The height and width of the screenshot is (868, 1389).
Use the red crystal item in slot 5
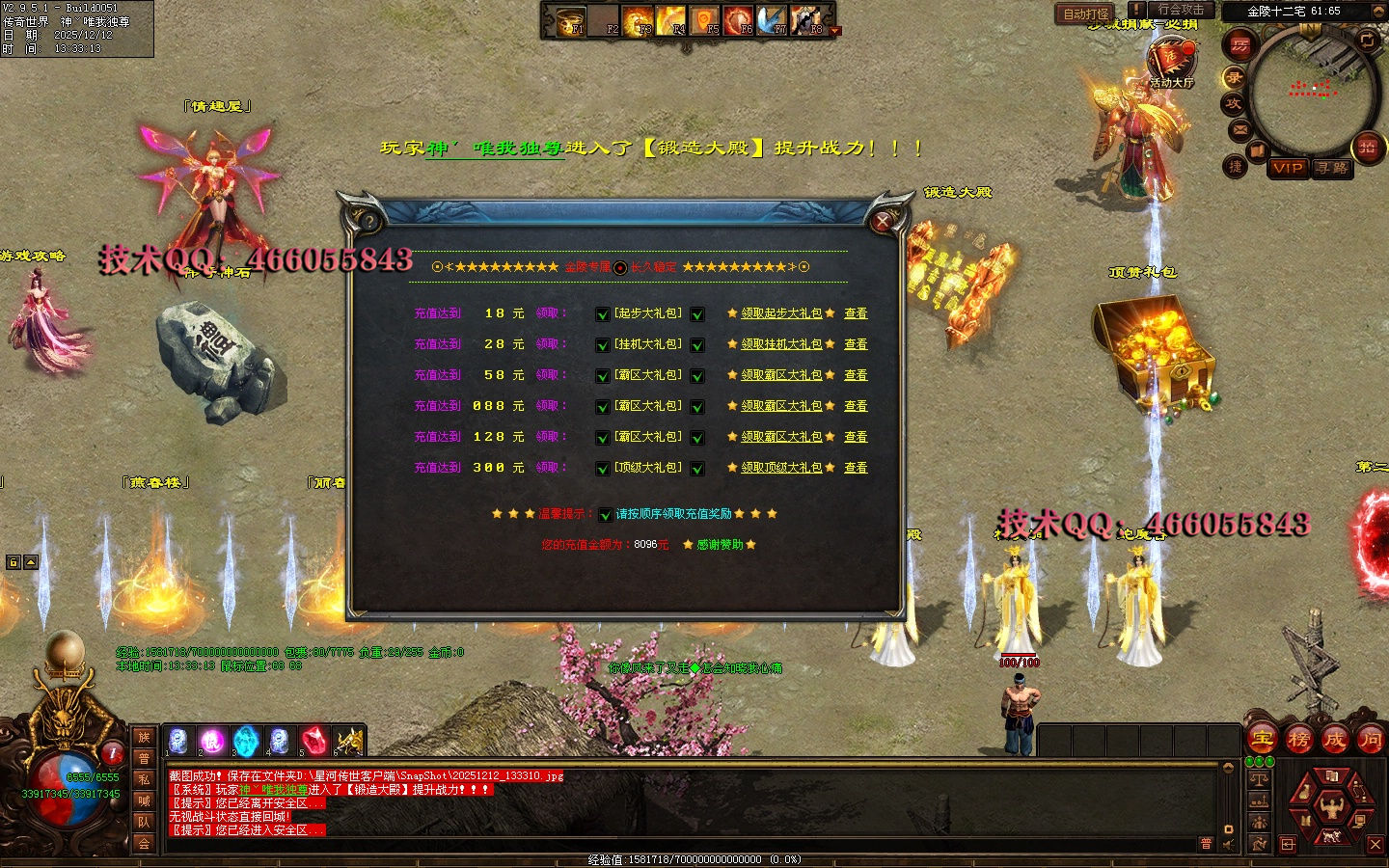[313, 741]
